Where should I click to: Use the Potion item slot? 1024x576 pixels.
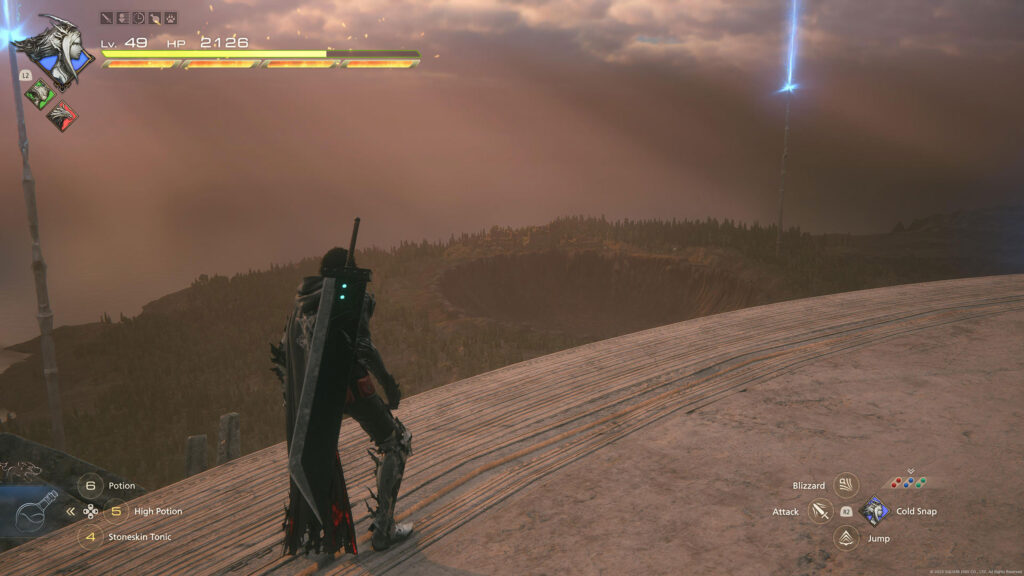[91, 486]
